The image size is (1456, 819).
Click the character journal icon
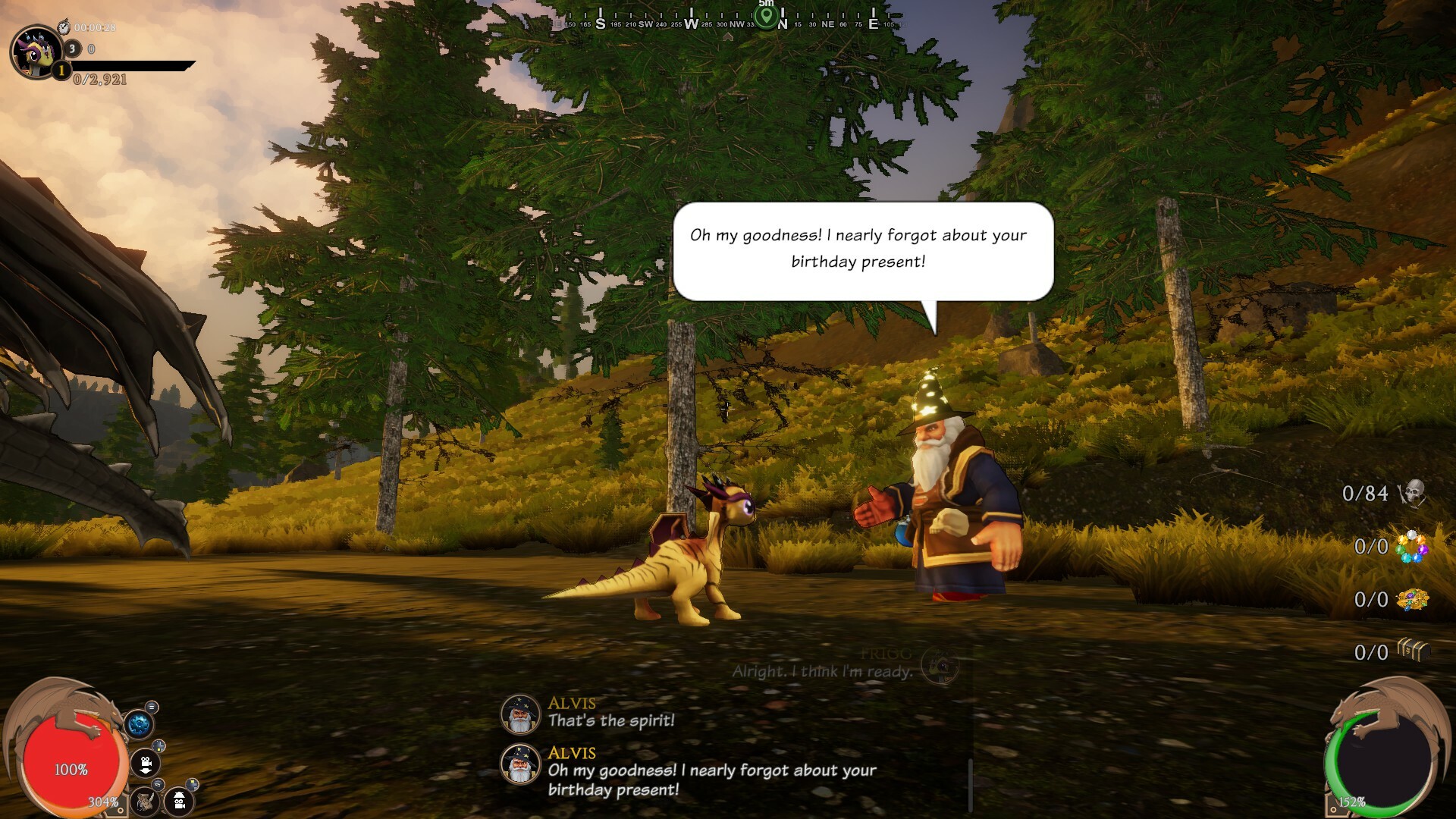click(146, 802)
